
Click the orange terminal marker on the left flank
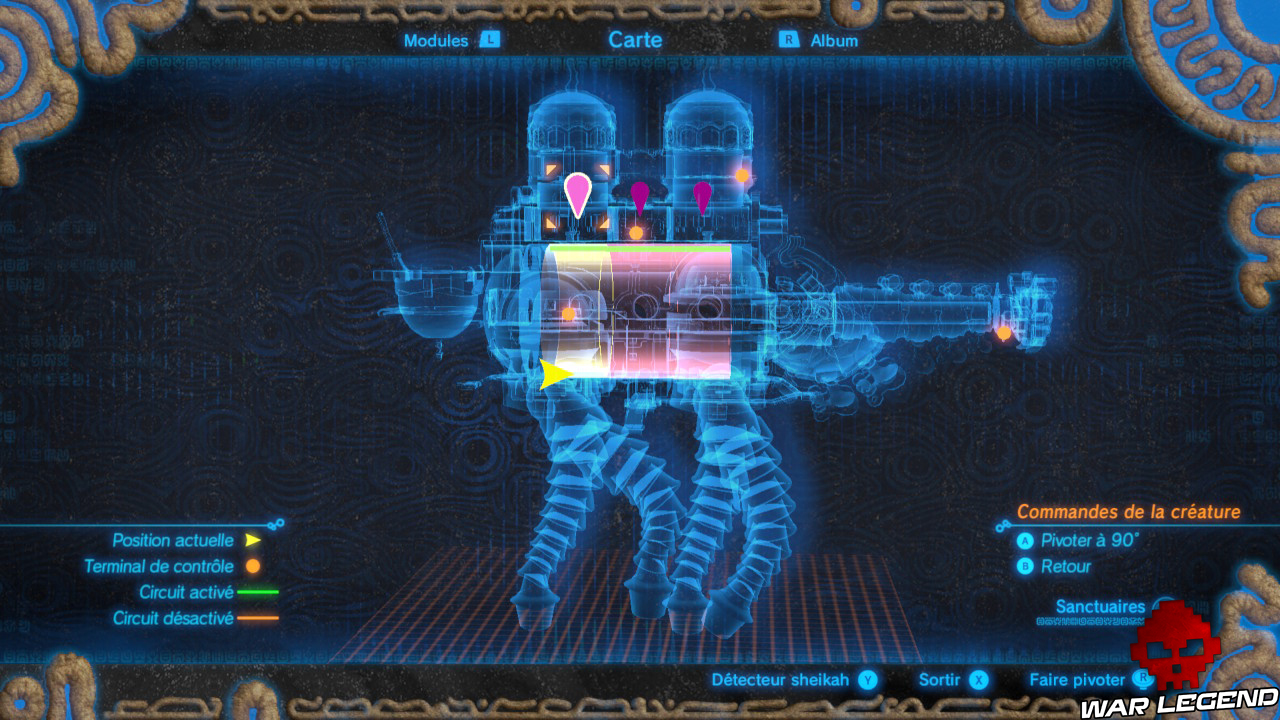point(568,315)
